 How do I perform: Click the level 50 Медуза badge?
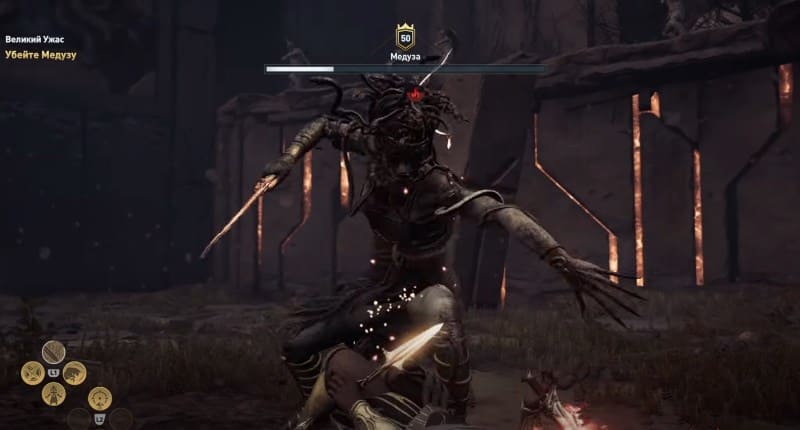coord(405,38)
